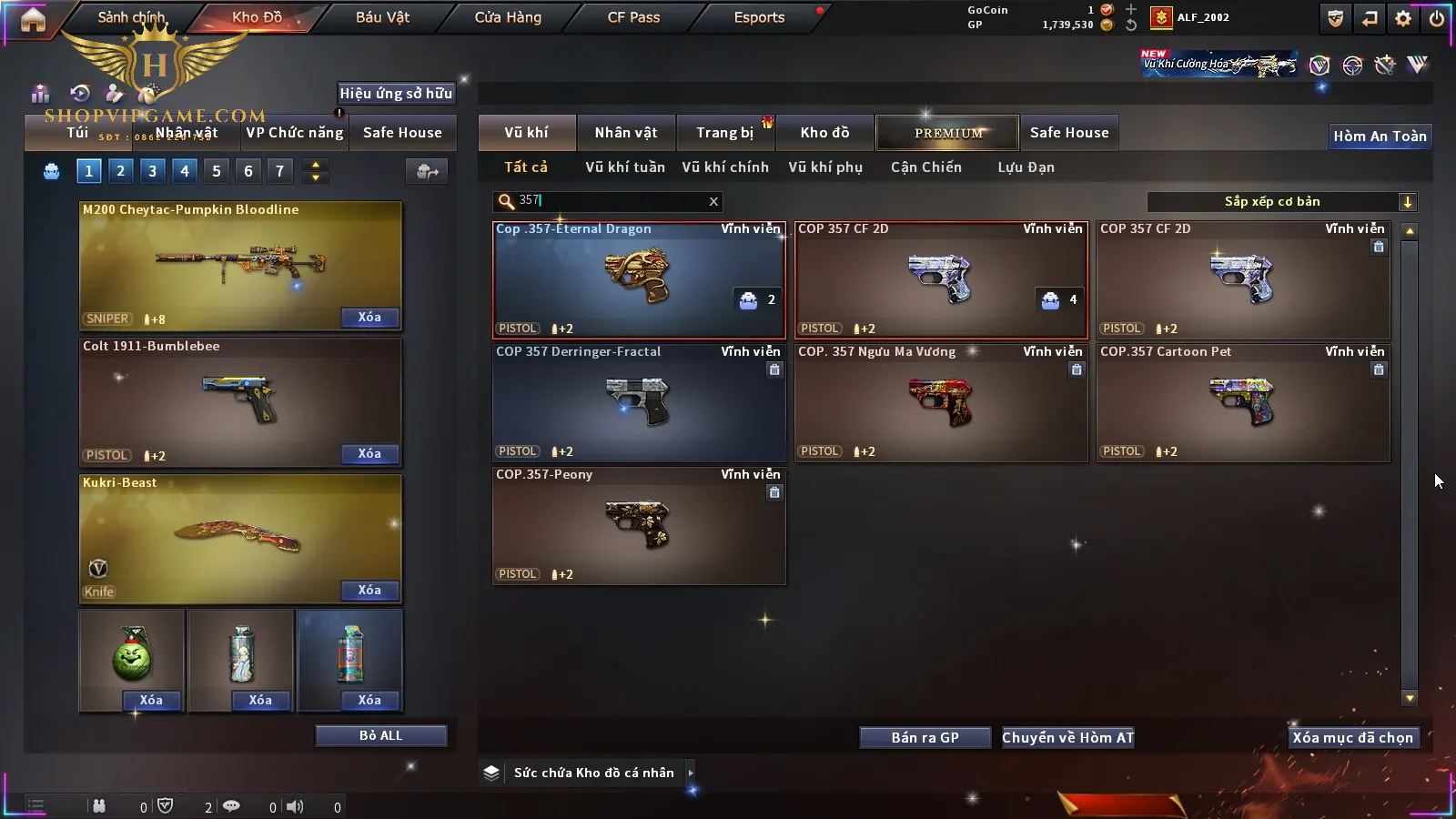Switch to bag slot 3

(152, 171)
